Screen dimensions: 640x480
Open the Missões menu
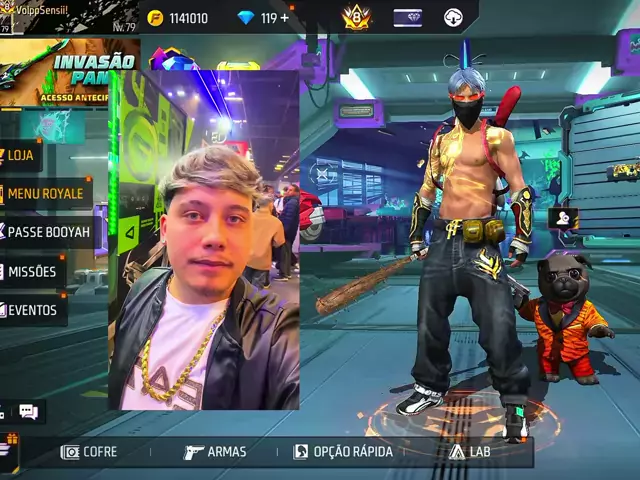[x=33, y=271]
